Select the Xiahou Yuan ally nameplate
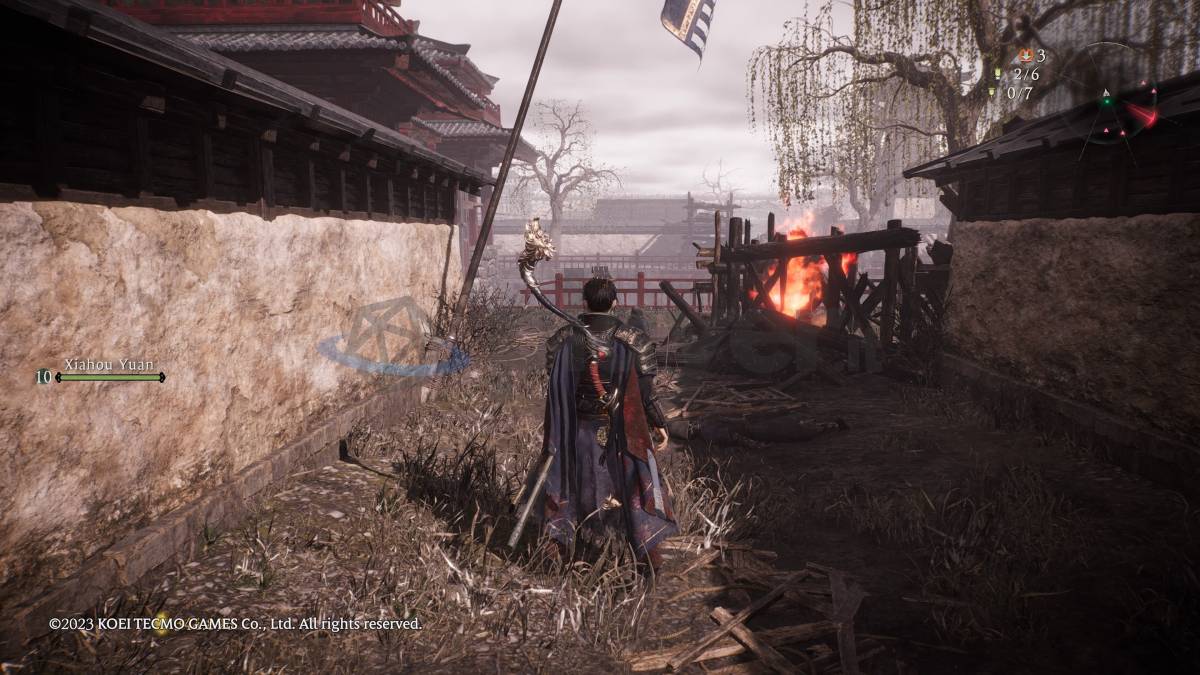1200x675 pixels. click(109, 365)
